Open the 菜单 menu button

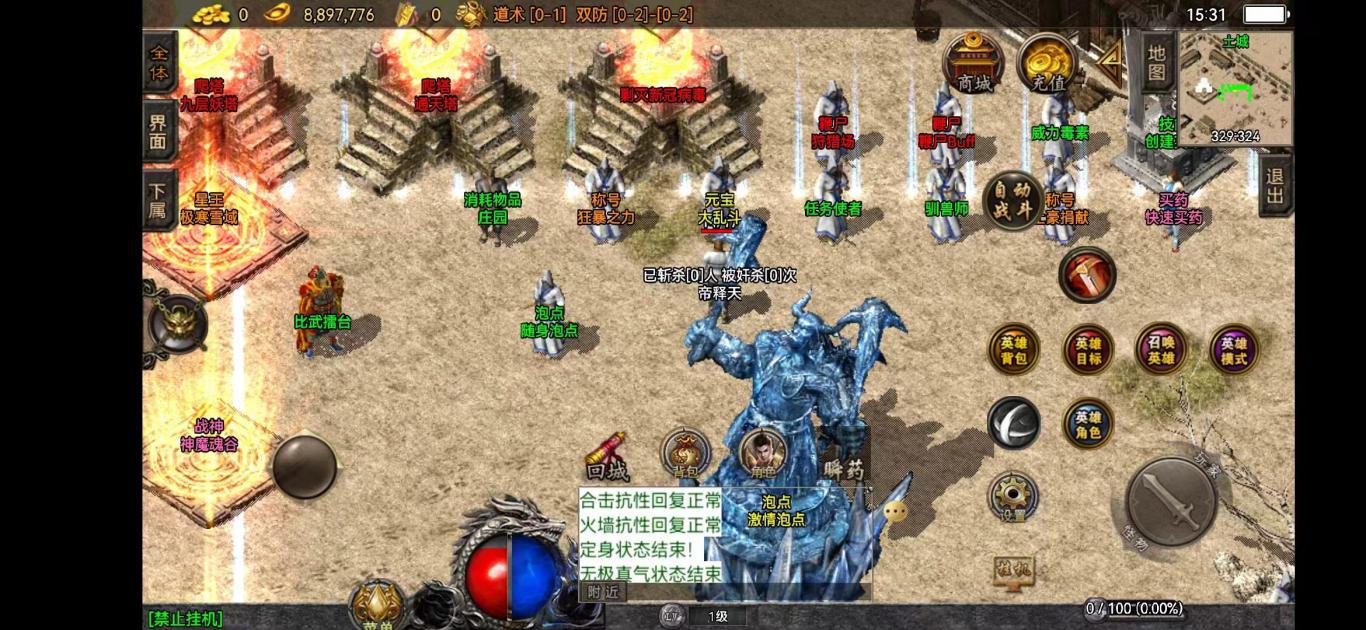pyautogui.click(x=376, y=607)
